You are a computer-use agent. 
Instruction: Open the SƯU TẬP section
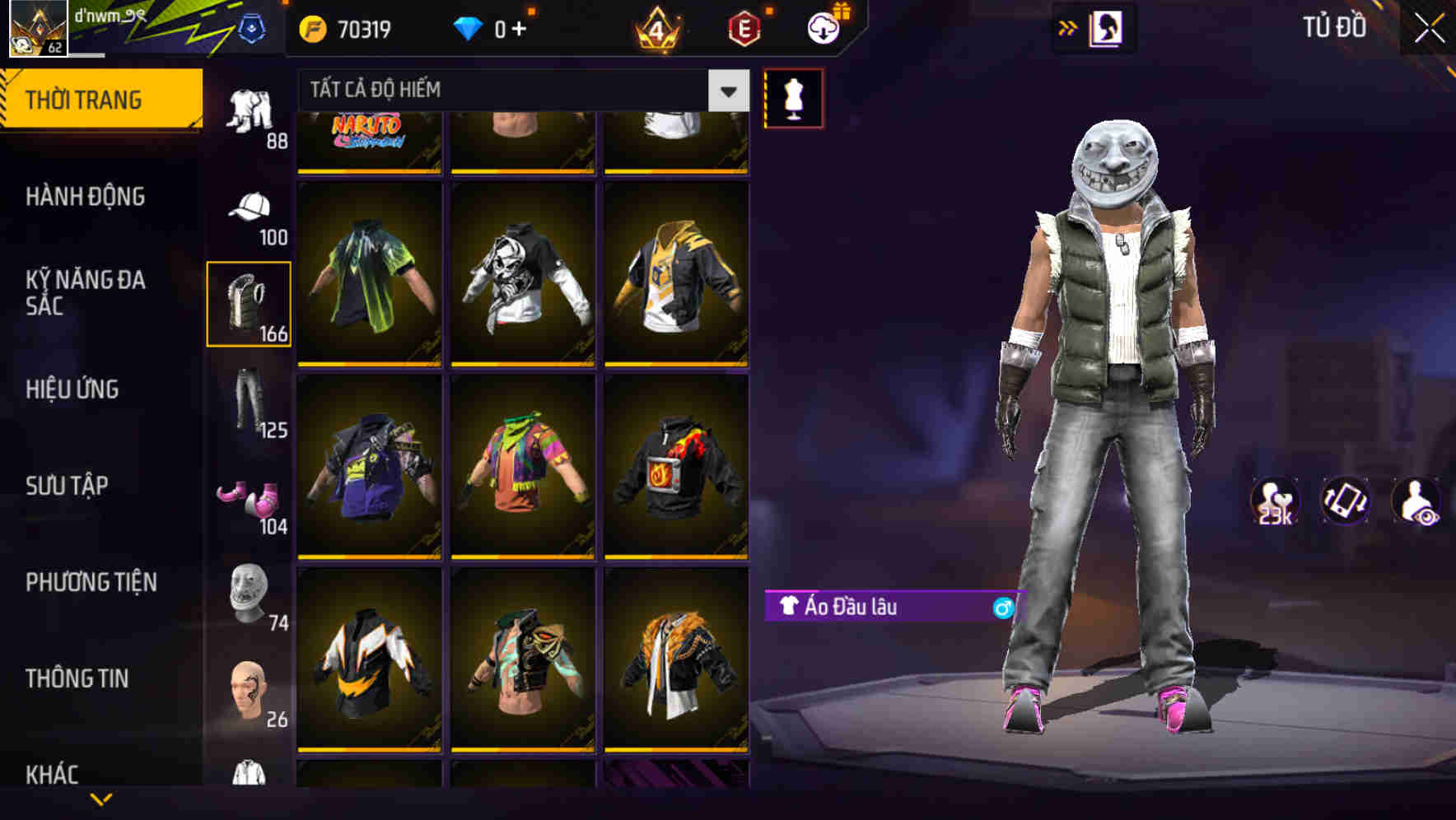pyautogui.click(x=66, y=487)
